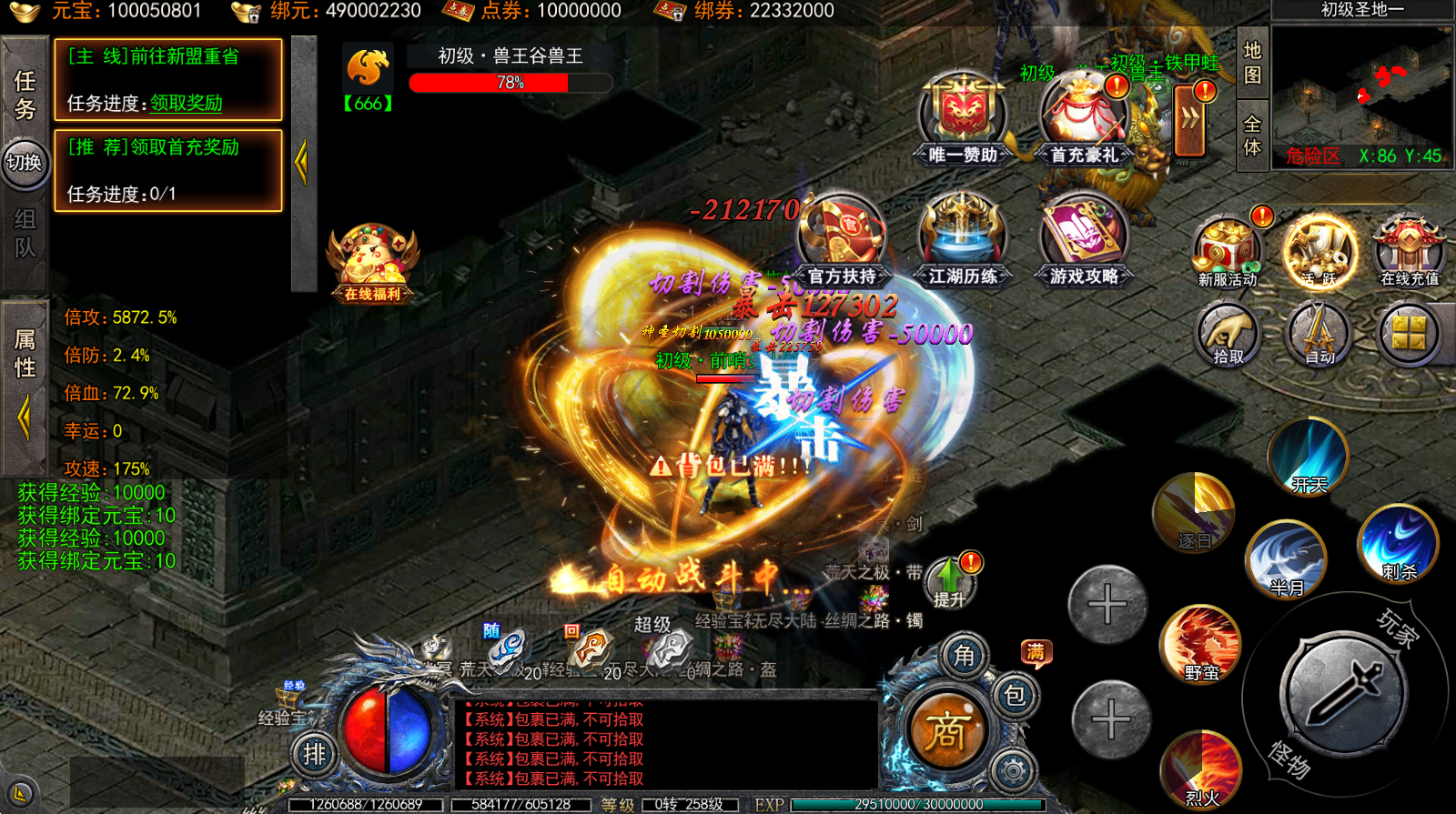
Task: Open the 商 shop button
Action: click(x=947, y=730)
